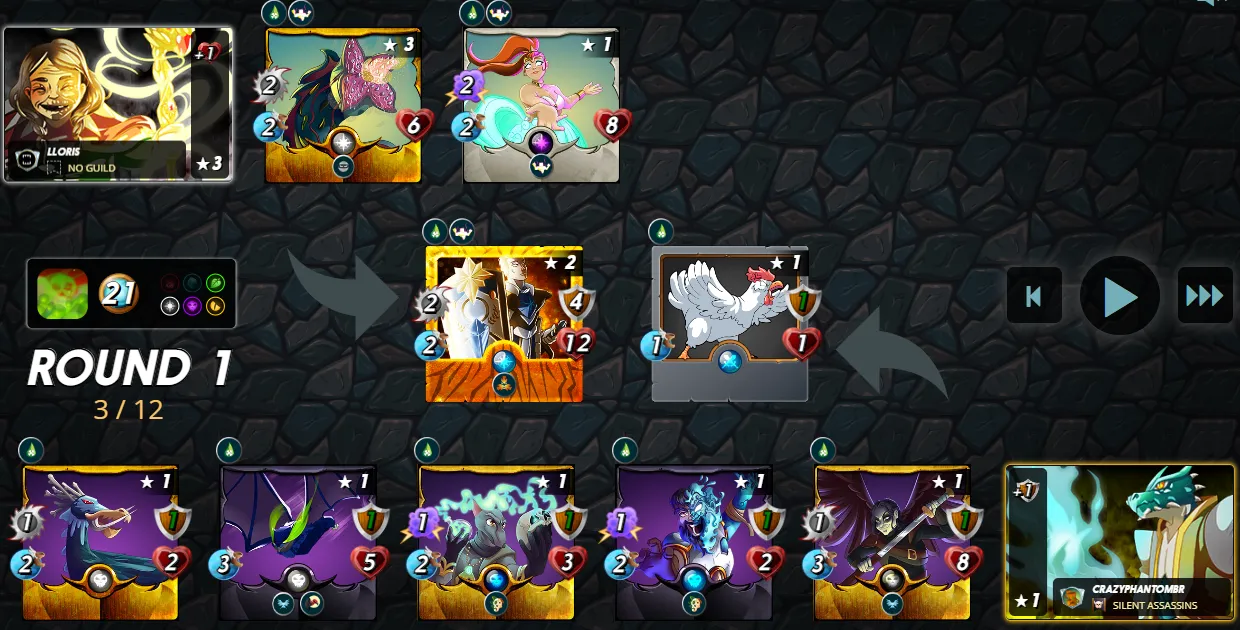Fast forward the battle
The width and height of the screenshot is (1240, 630).
coord(1204,296)
